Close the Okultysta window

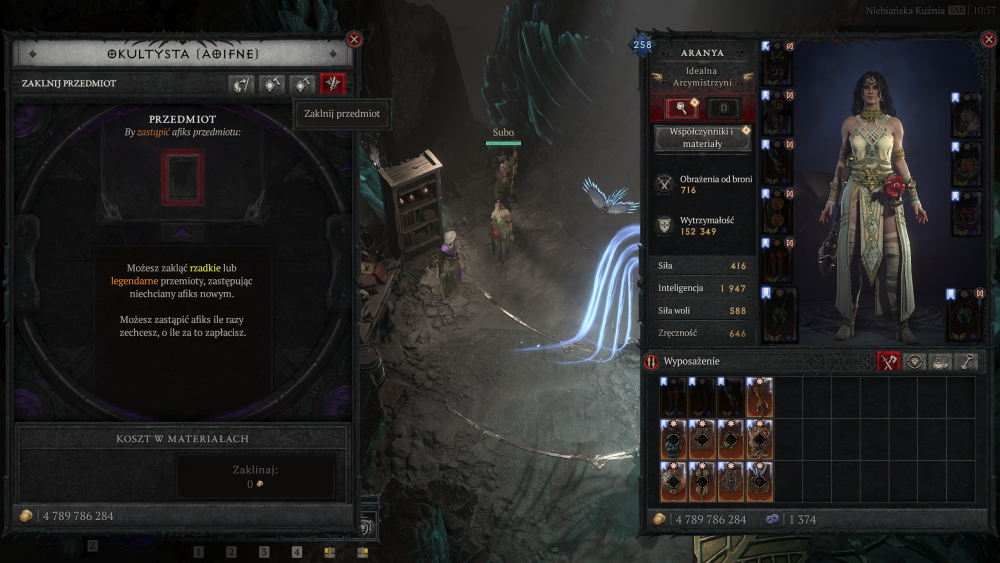point(354,39)
